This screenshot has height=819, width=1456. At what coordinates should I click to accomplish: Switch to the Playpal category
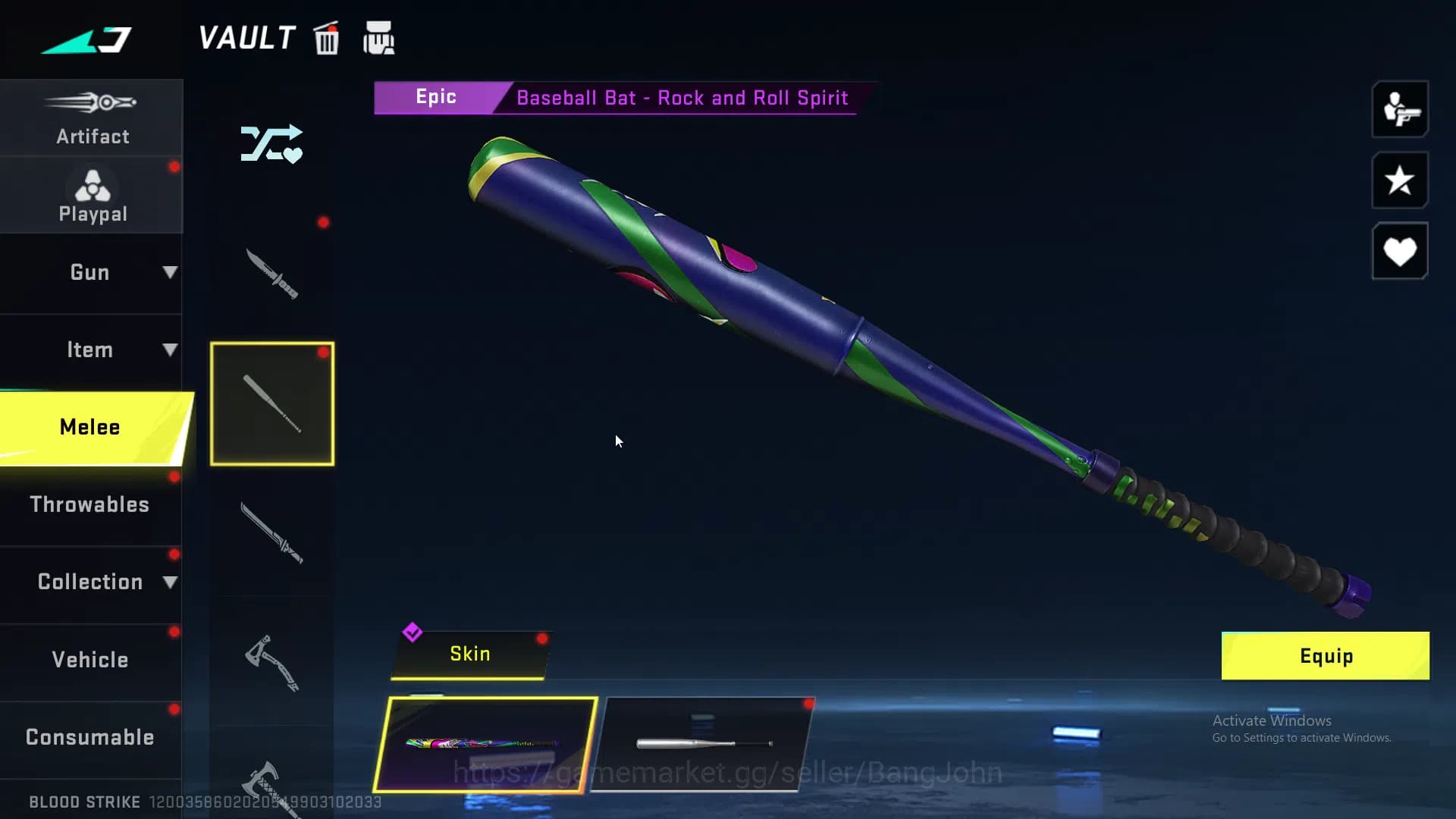tap(92, 196)
